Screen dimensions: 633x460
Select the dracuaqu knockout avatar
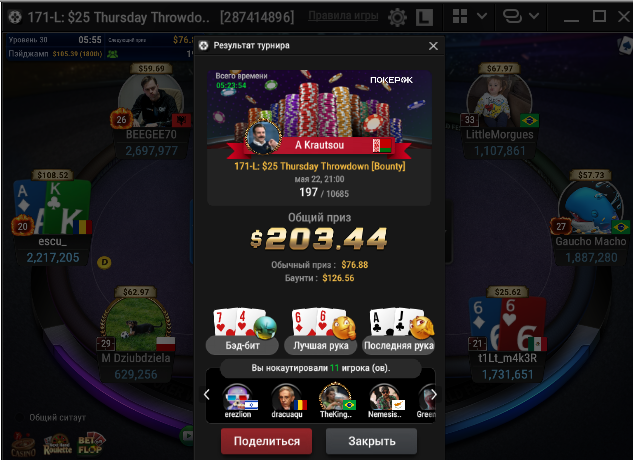tap(286, 399)
